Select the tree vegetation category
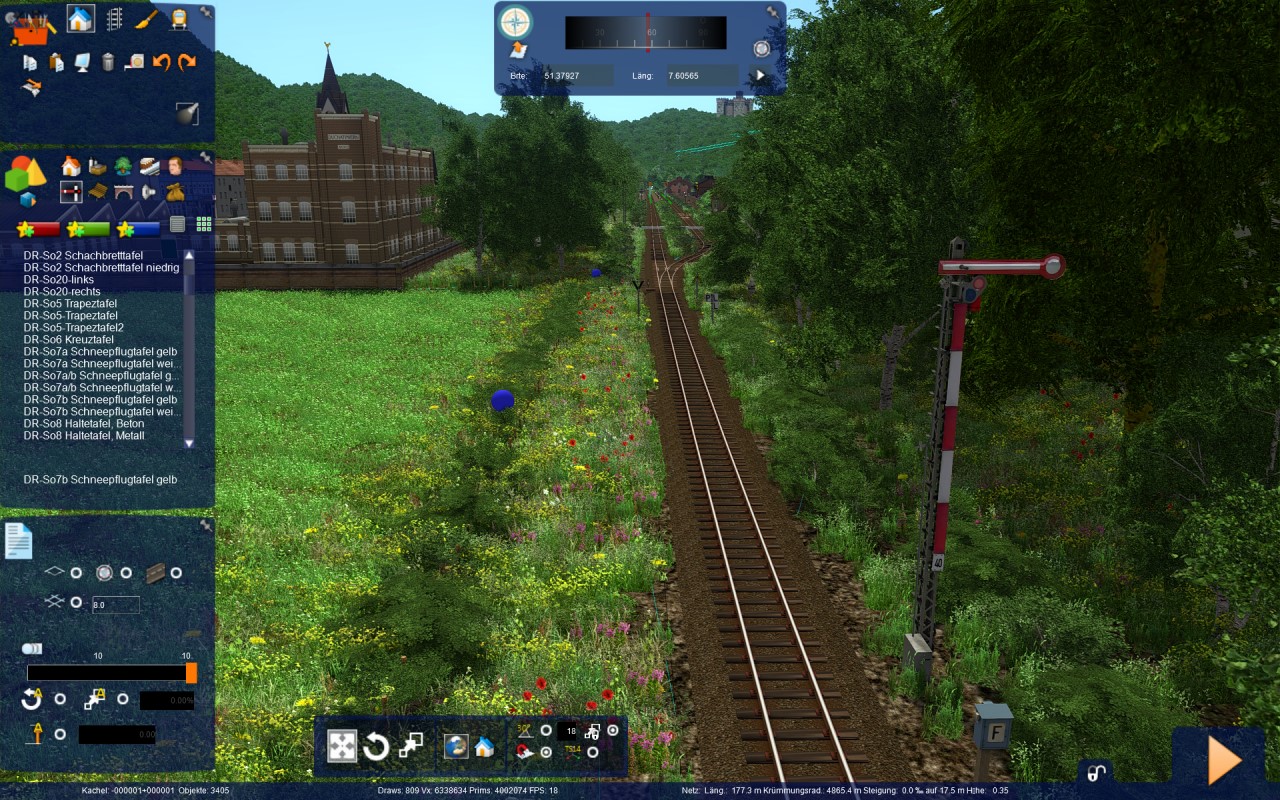 pos(123,166)
